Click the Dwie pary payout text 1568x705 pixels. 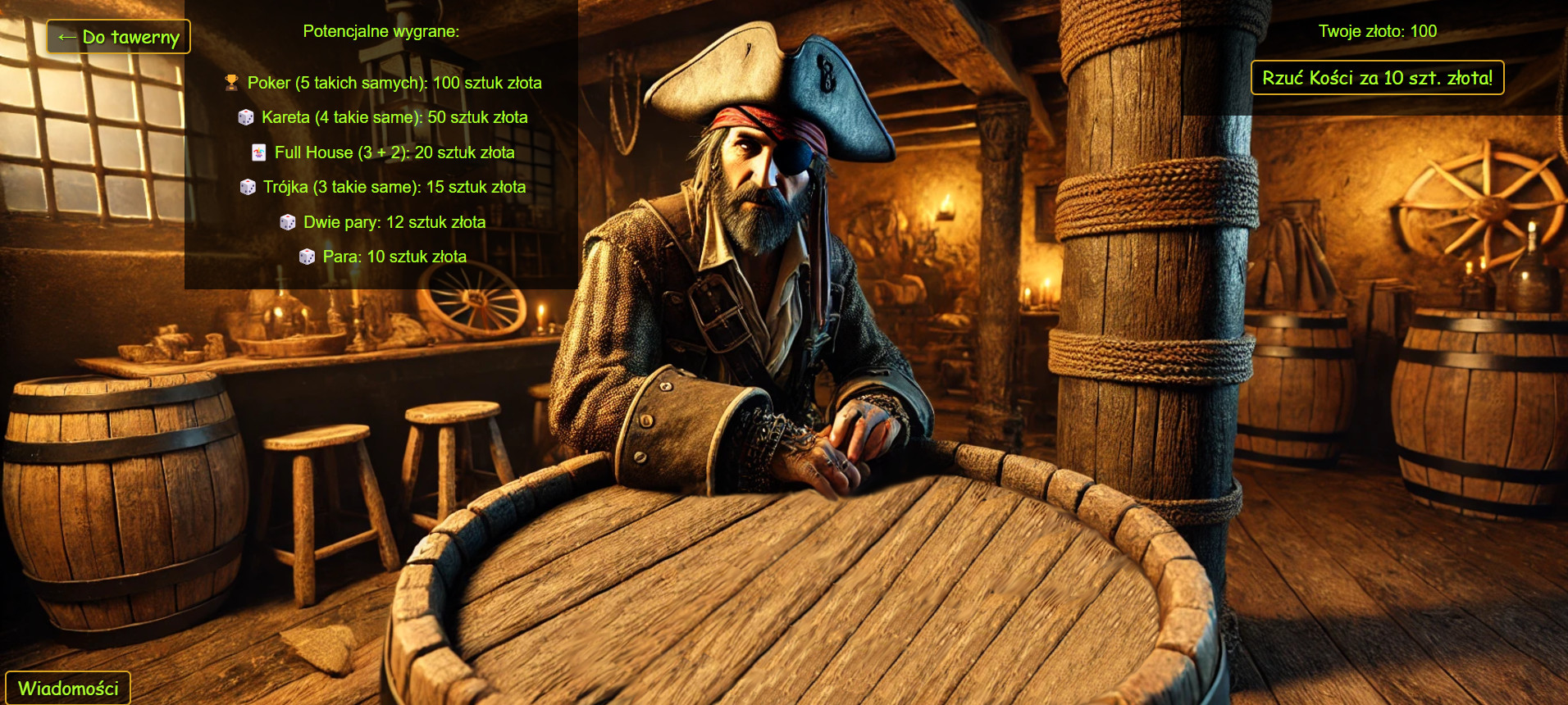pos(394,221)
